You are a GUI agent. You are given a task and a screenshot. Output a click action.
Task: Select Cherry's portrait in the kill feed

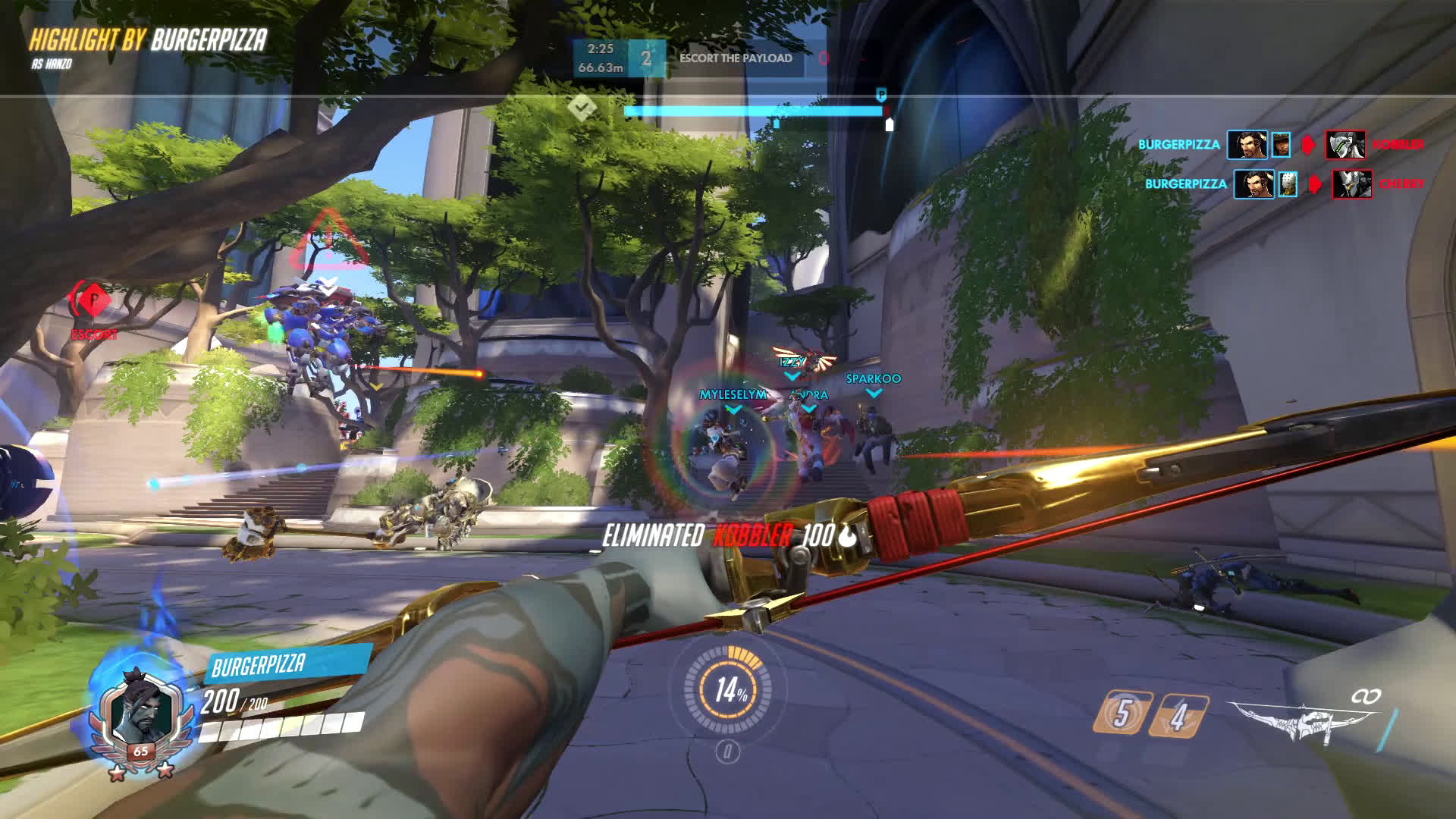[1352, 184]
